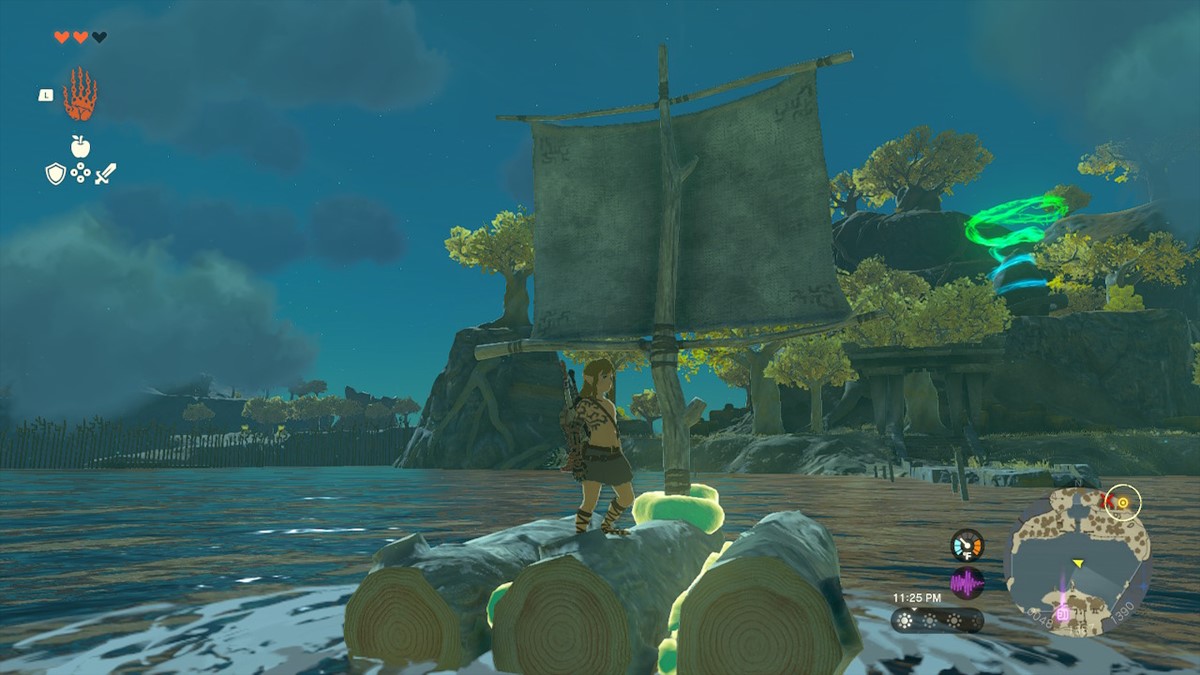
Task: Open the circular minimap
Action: tap(1077, 561)
